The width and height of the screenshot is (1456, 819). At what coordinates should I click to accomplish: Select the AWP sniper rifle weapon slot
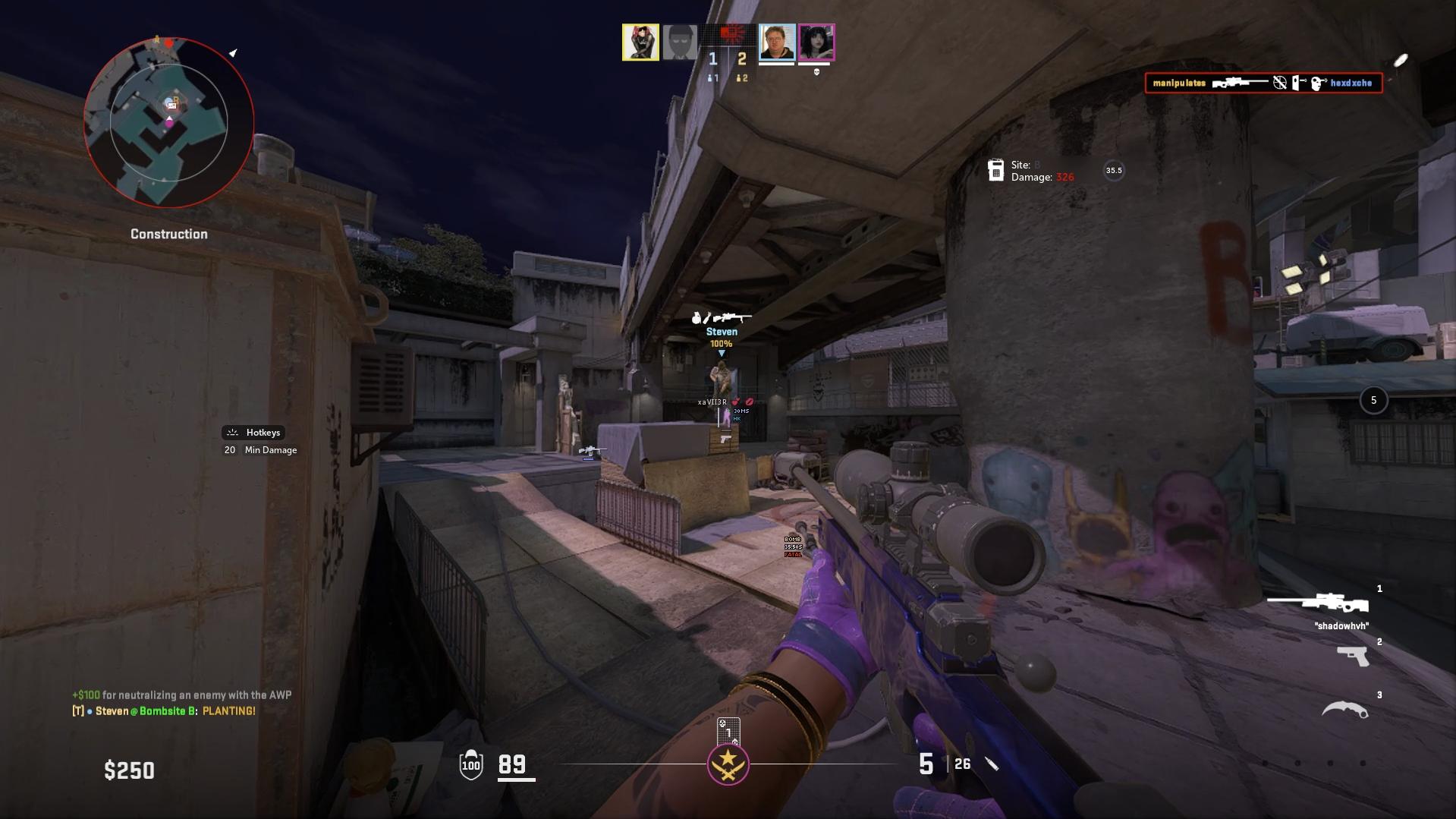tap(1318, 604)
